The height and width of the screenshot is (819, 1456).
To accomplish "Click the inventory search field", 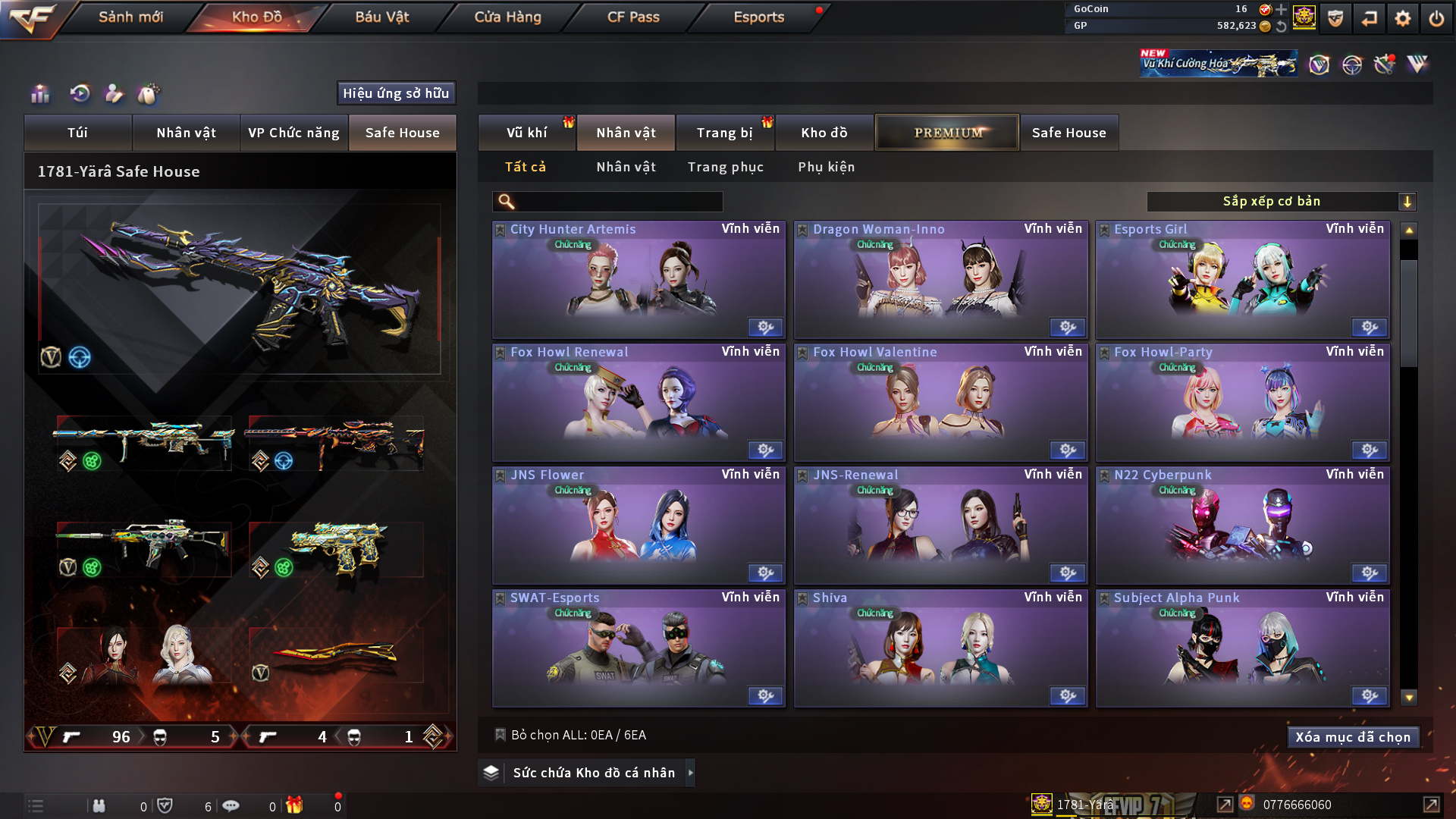I will point(618,202).
